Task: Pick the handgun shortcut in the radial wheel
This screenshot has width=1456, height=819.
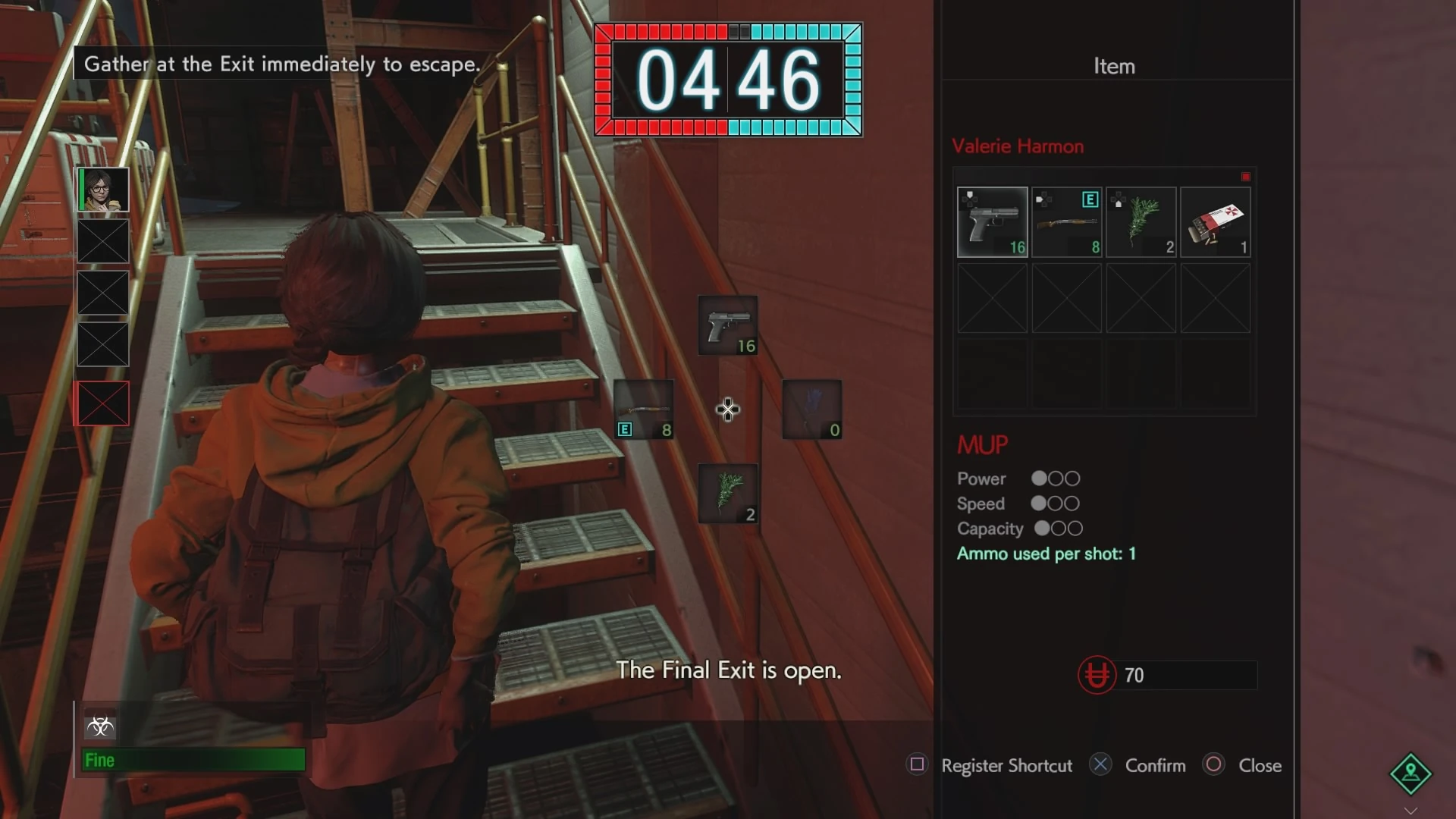Action: tap(727, 326)
